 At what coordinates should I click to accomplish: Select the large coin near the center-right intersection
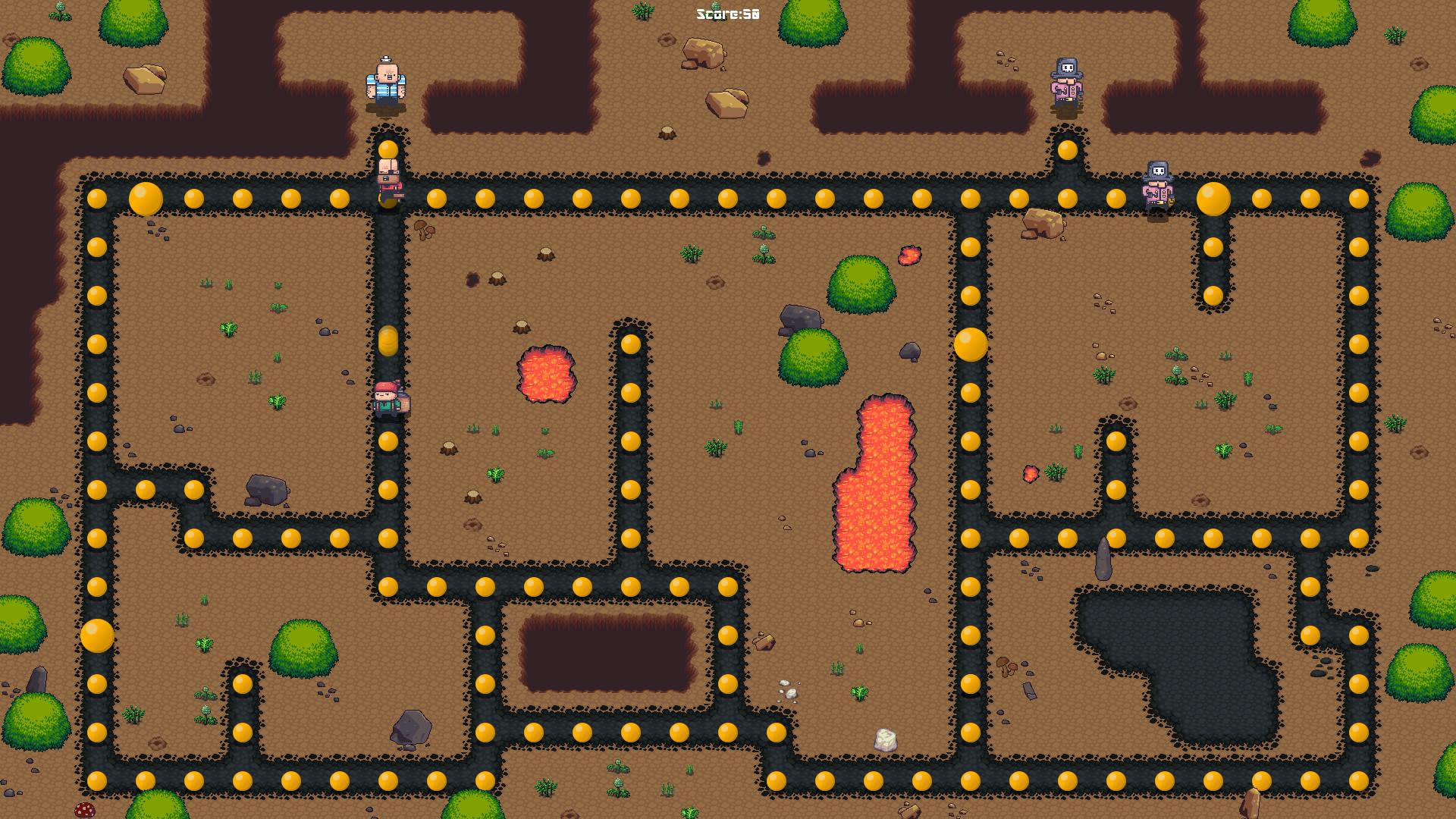click(x=969, y=345)
